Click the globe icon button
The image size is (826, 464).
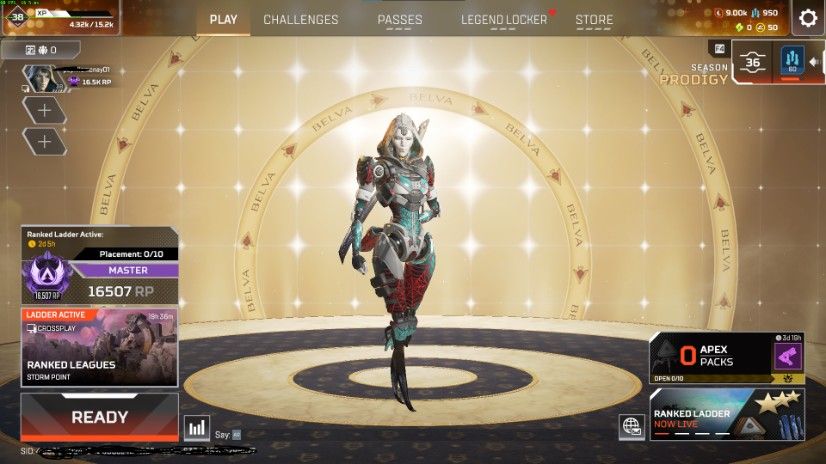click(631, 426)
